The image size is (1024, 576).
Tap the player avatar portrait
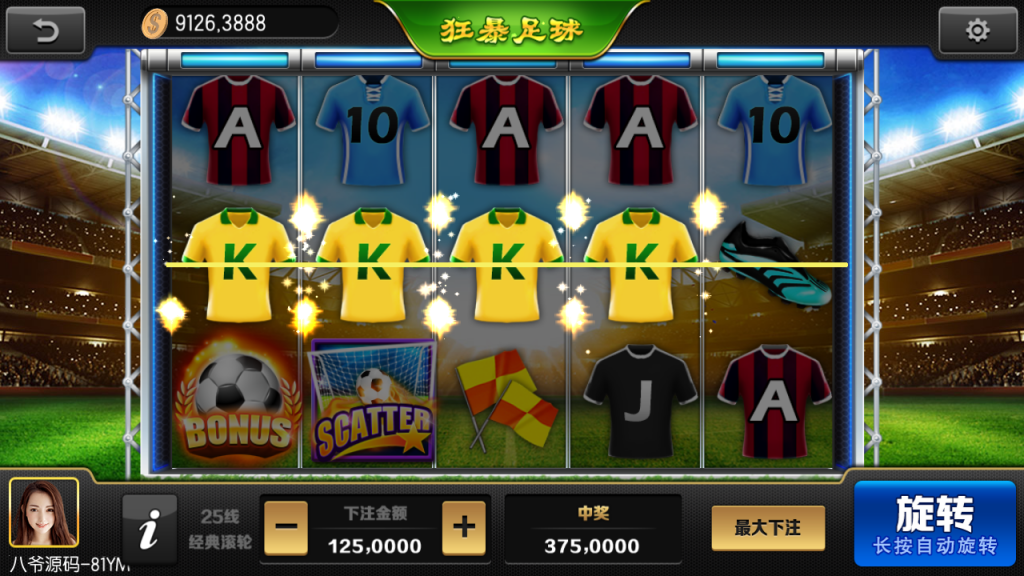point(44,513)
